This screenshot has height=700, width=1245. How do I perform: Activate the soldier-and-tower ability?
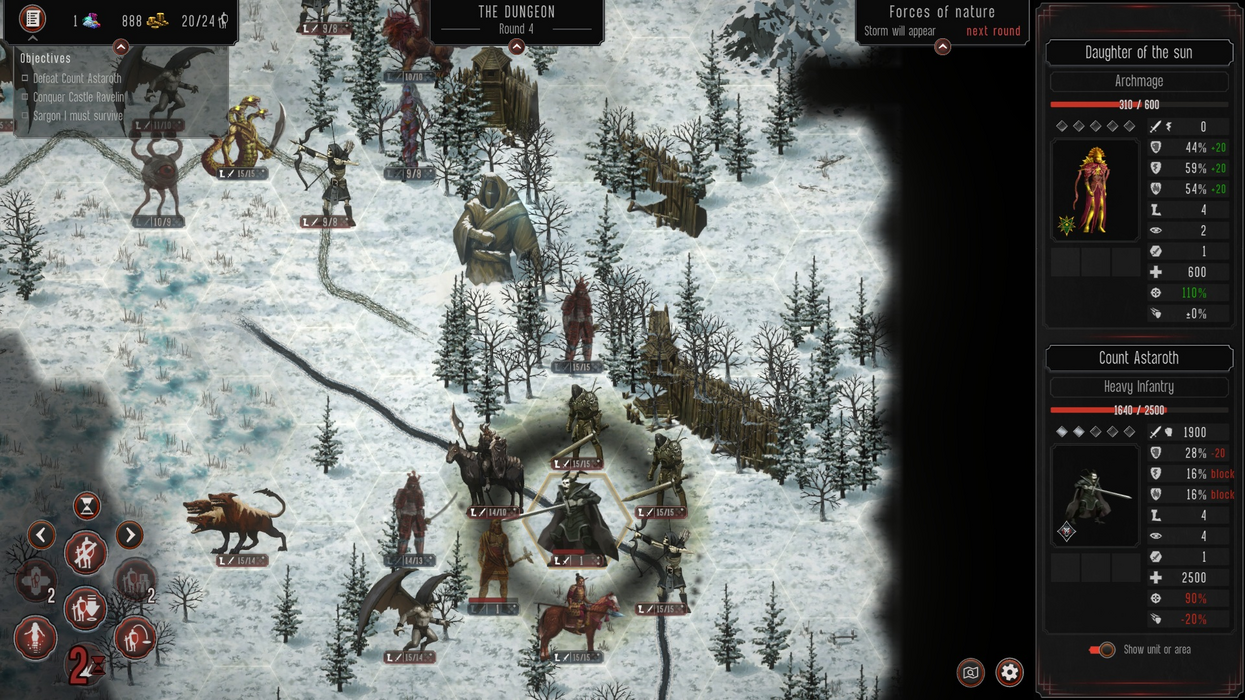(135, 581)
